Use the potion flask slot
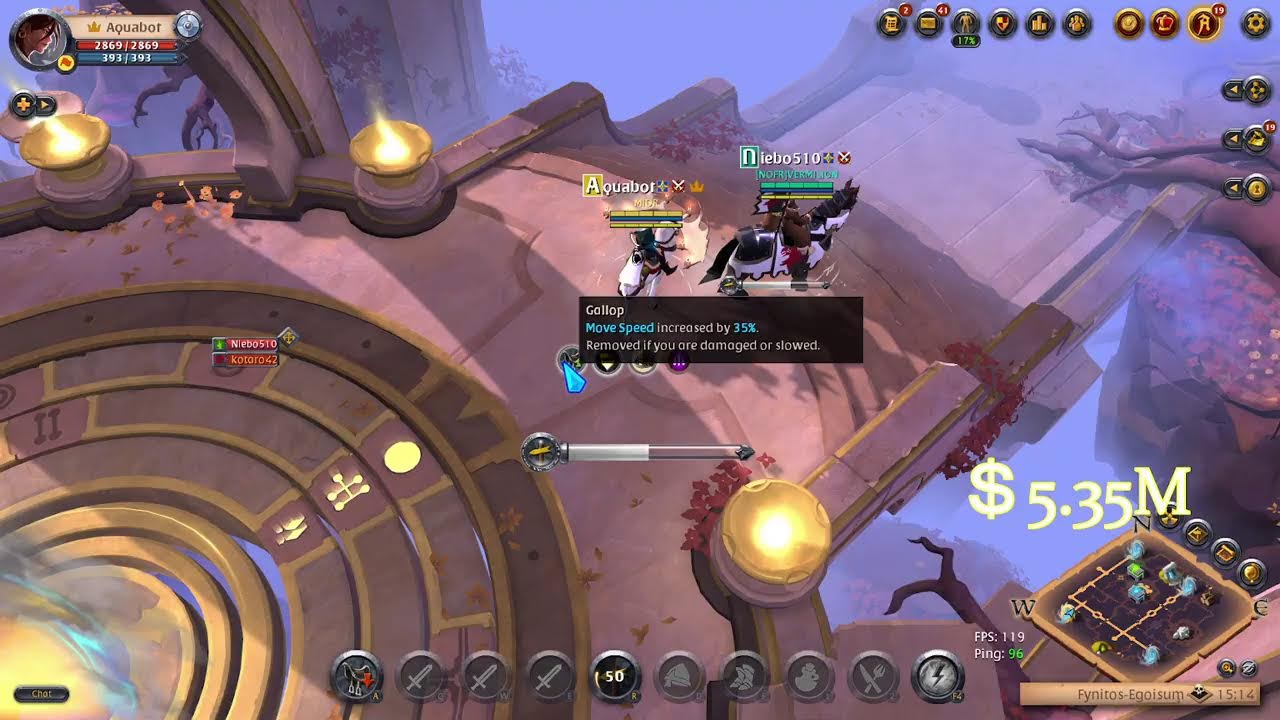 808,677
